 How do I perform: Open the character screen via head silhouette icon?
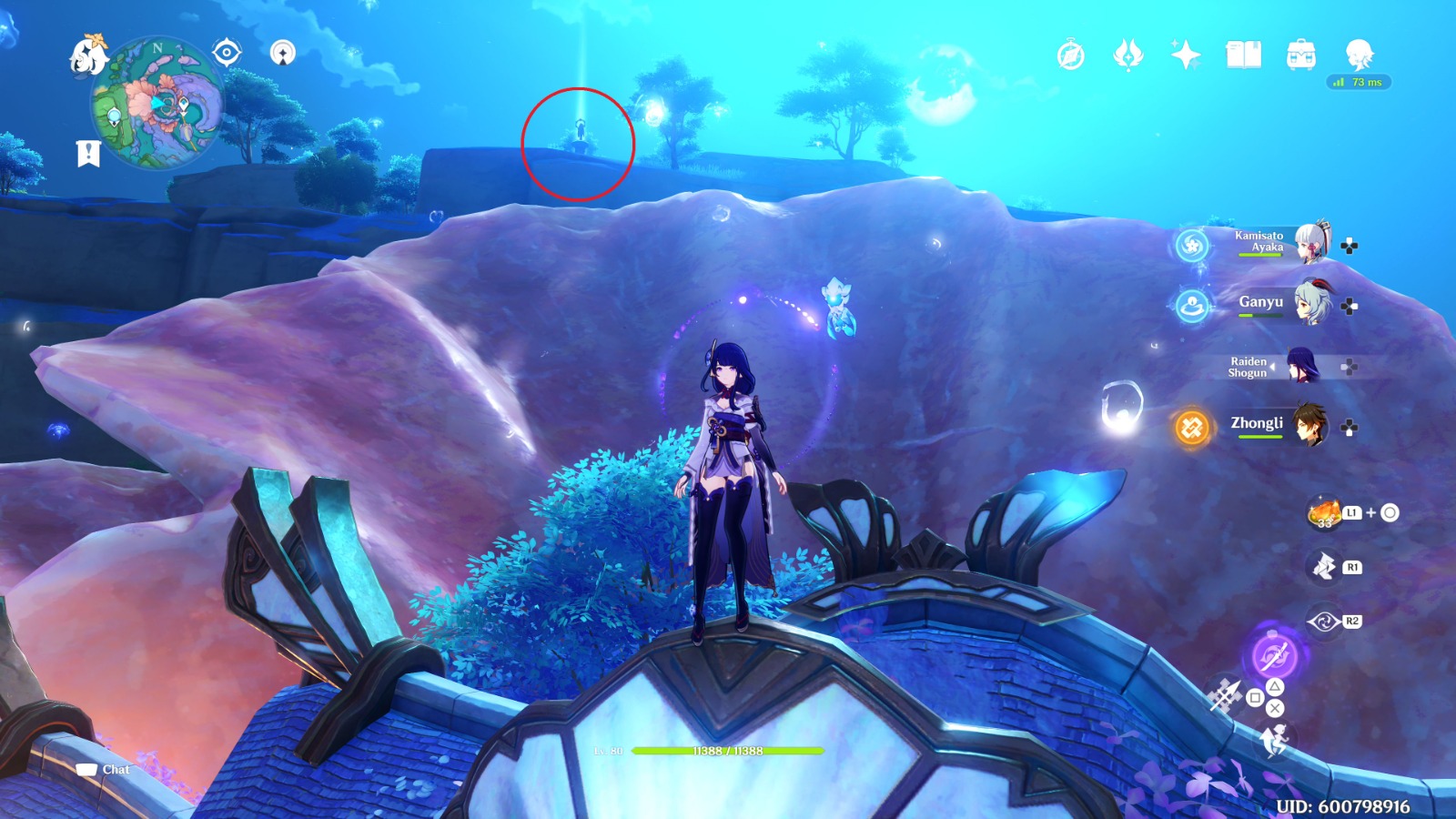pyautogui.click(x=1360, y=54)
